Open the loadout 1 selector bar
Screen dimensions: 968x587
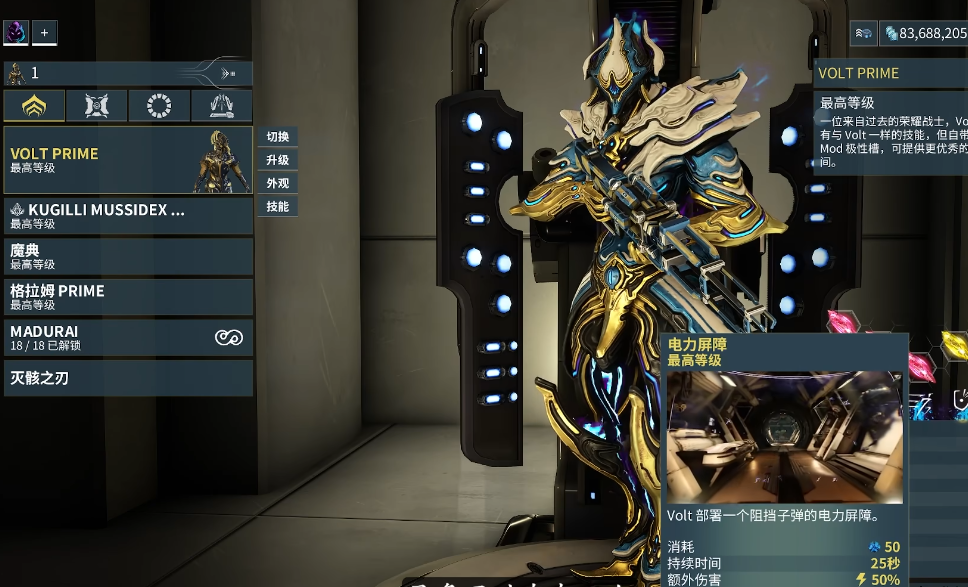coord(128,73)
